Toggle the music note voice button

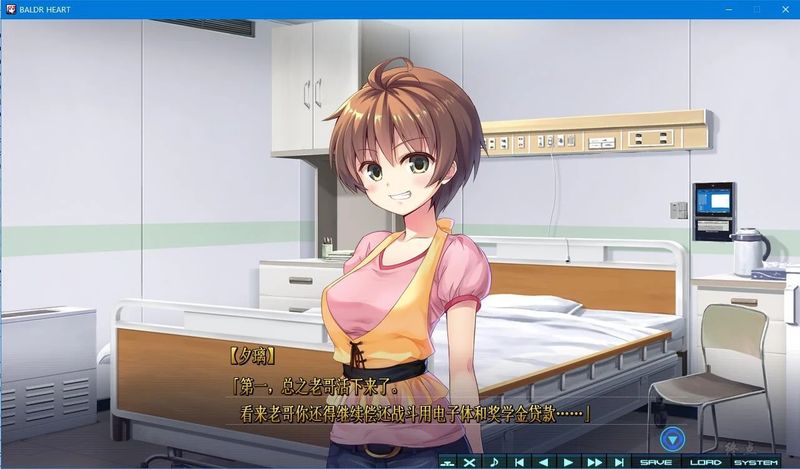point(493,462)
